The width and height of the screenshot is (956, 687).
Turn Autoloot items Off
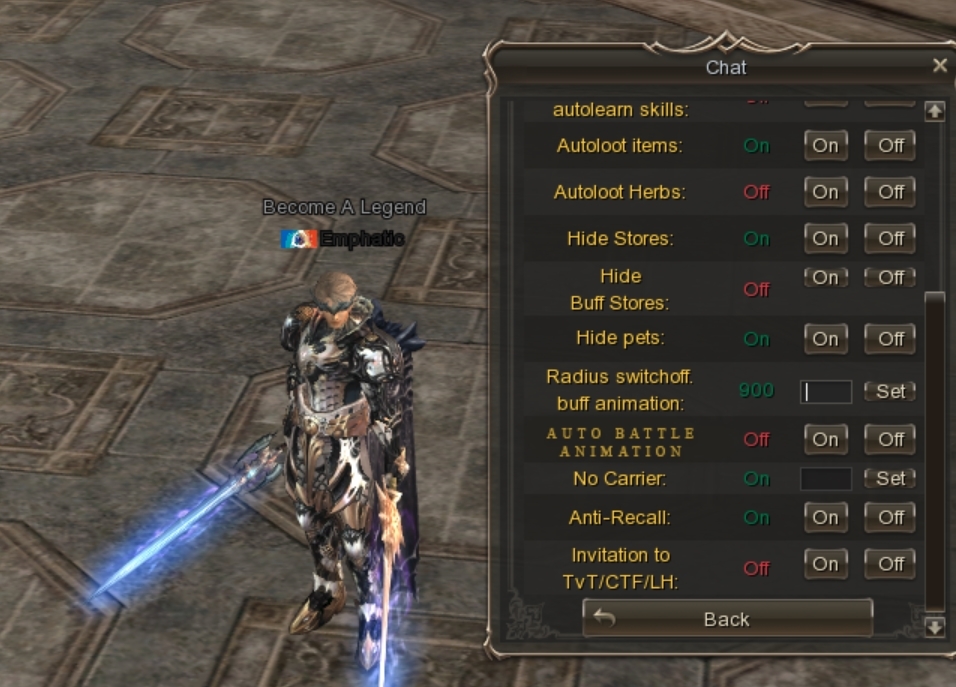[890, 145]
